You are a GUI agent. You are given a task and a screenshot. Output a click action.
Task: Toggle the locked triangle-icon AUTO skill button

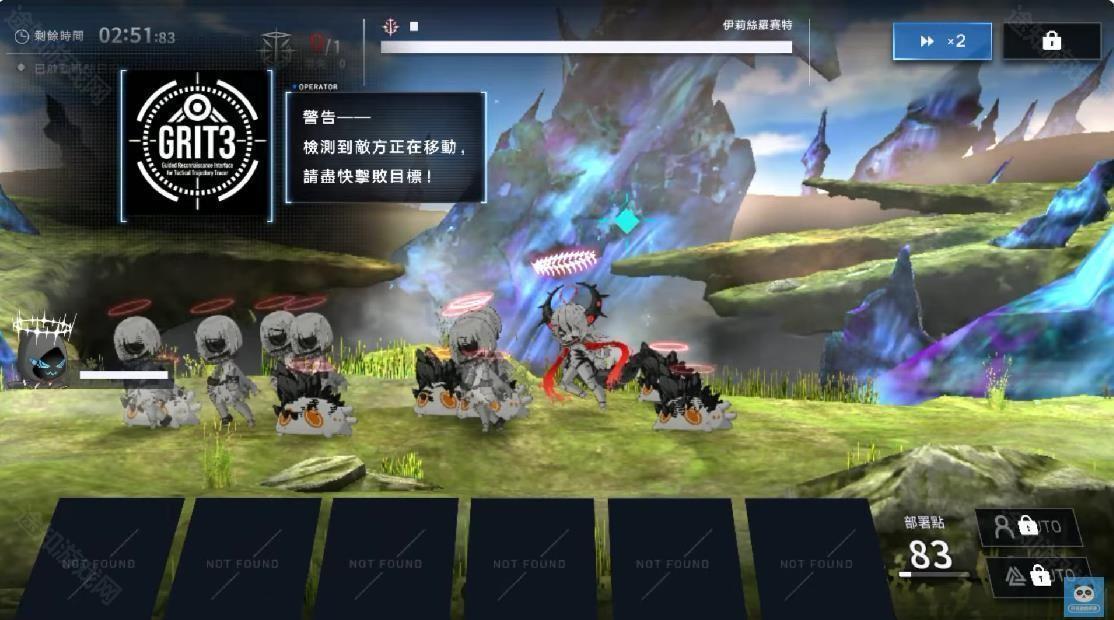(1035, 576)
